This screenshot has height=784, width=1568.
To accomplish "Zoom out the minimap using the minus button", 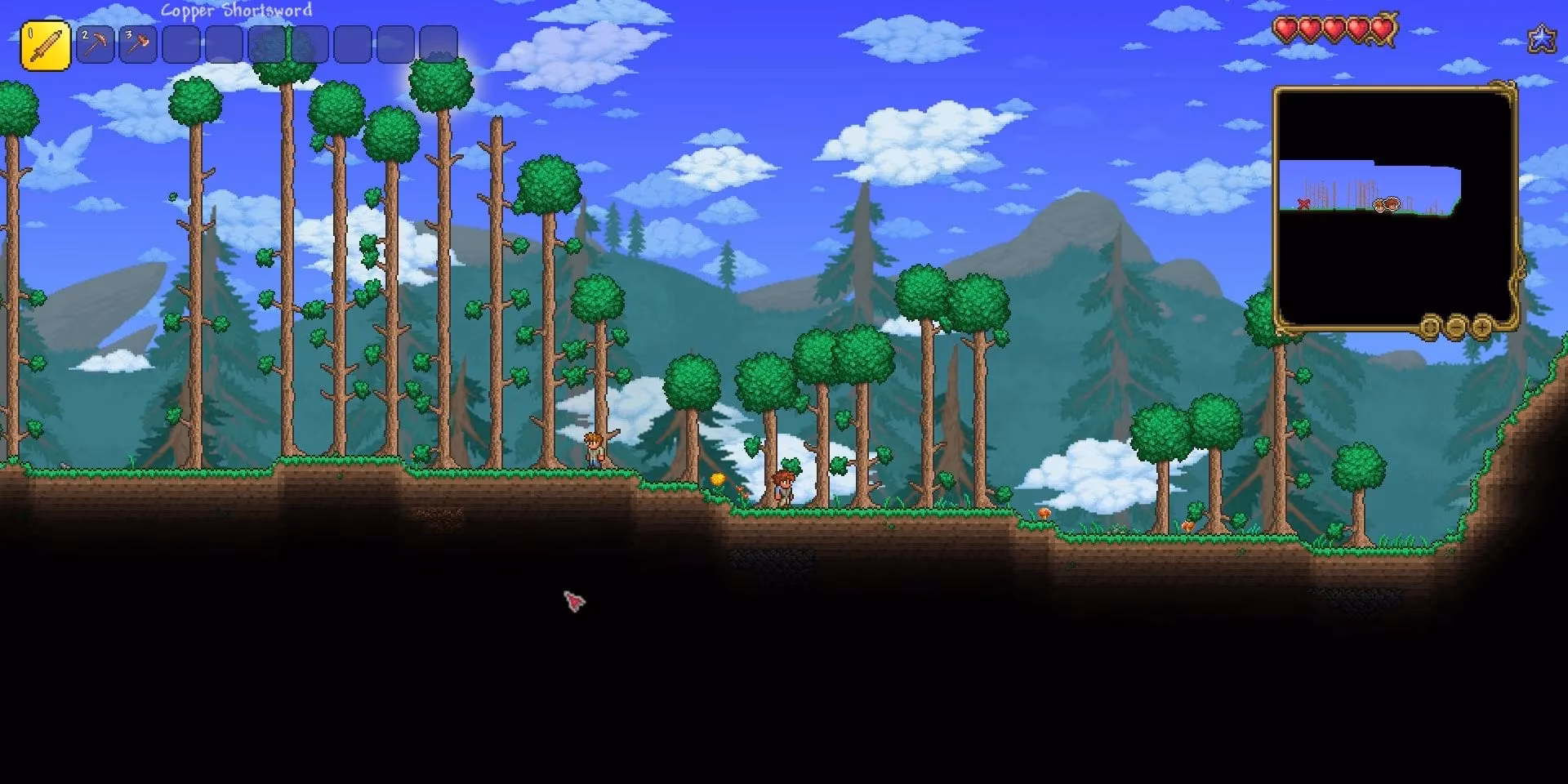I will pyautogui.click(x=1456, y=327).
